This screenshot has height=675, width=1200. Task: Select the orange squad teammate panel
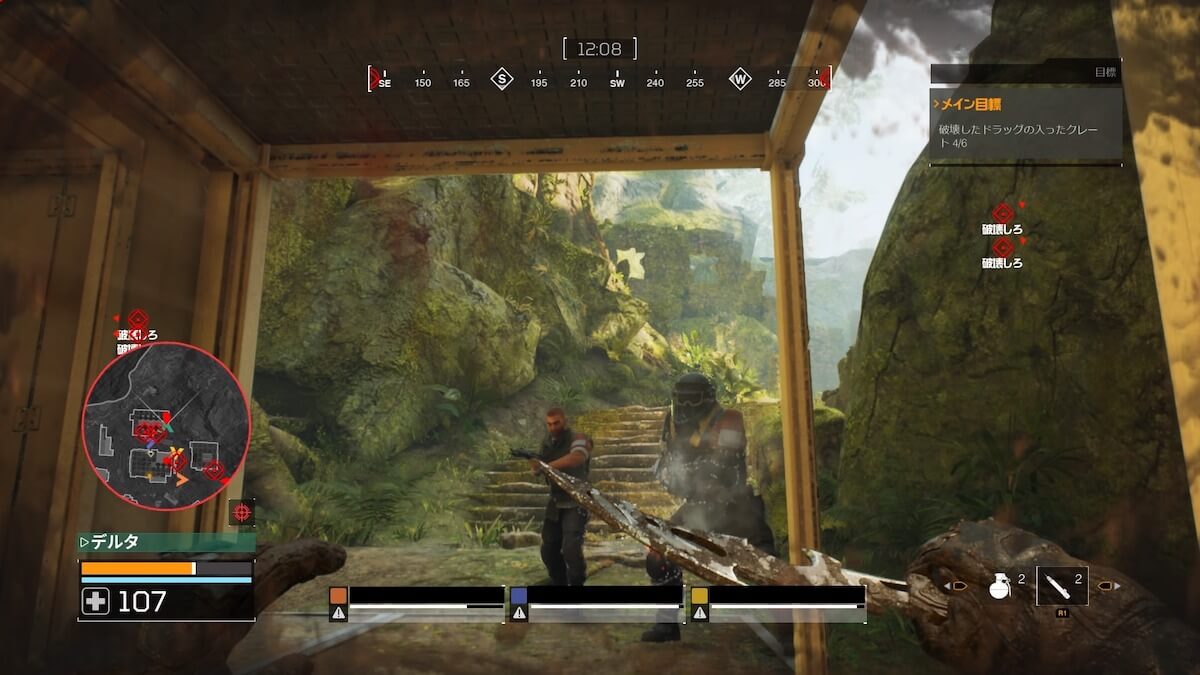(x=417, y=603)
